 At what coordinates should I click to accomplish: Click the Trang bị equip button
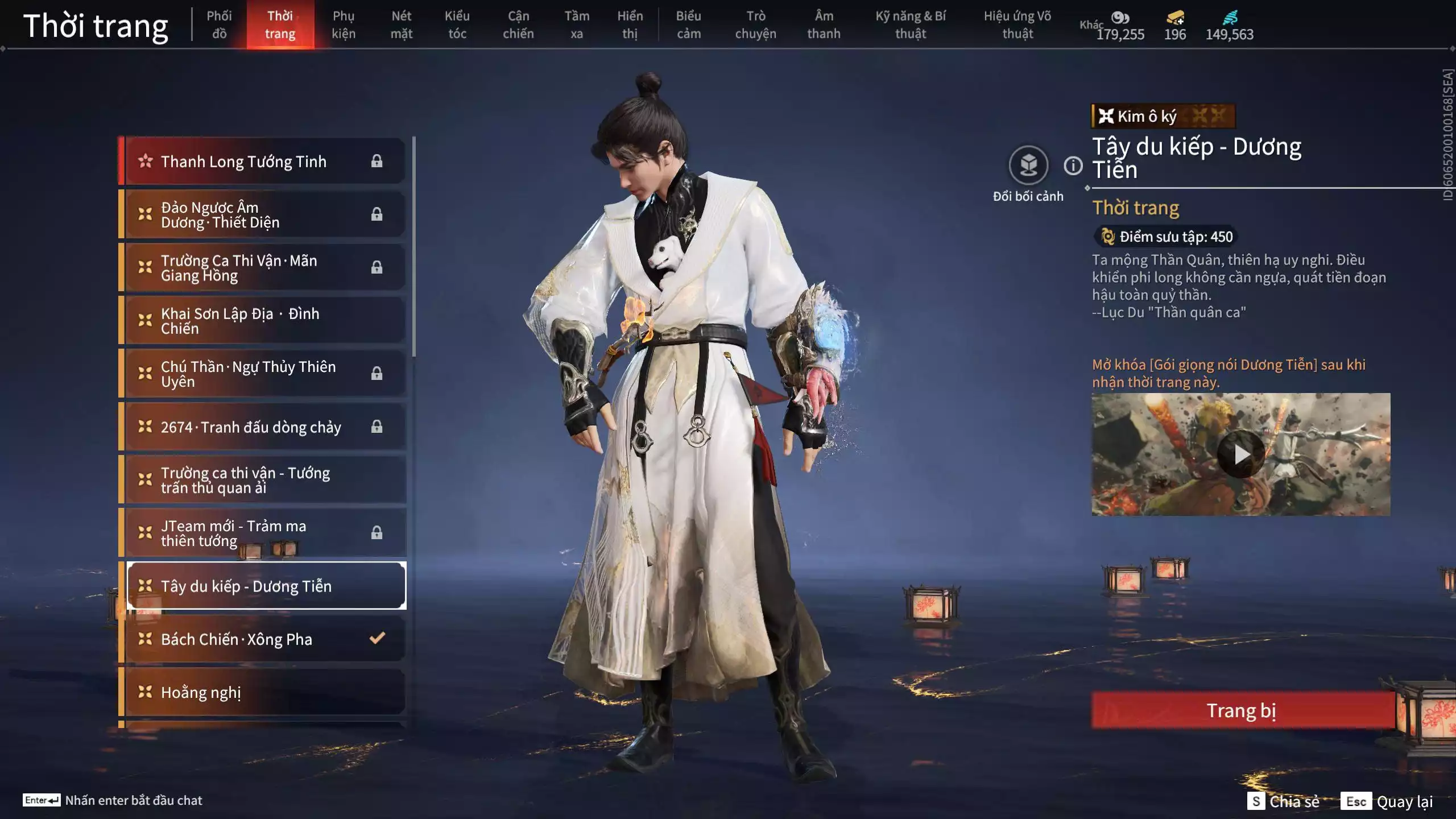tap(1242, 710)
